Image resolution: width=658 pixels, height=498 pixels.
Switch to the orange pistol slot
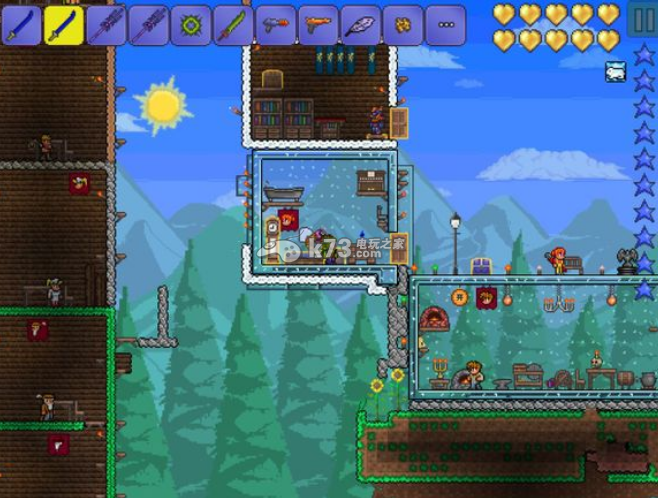coord(318,24)
